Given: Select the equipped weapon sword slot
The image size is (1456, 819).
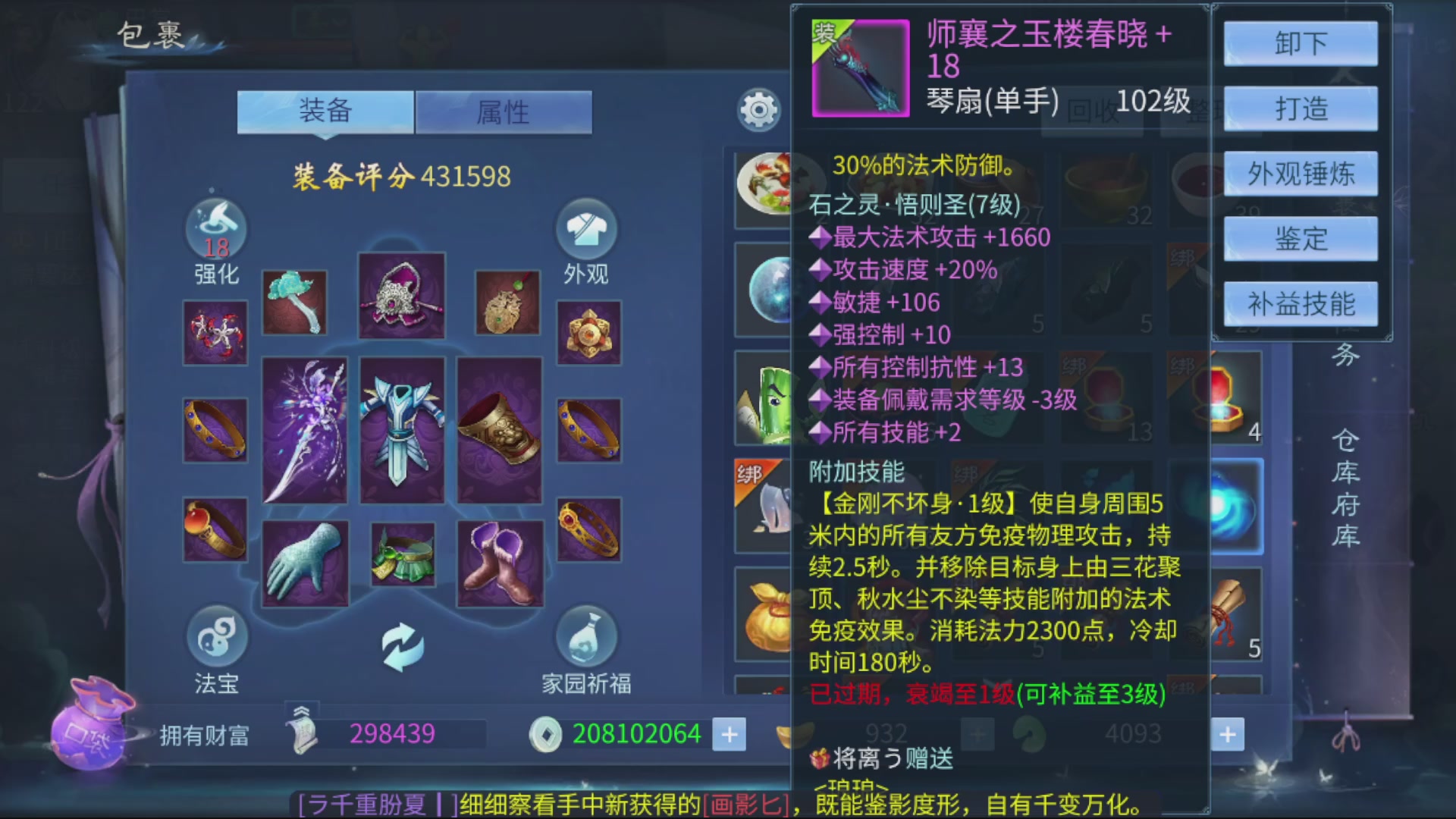Looking at the screenshot, I should point(306,428).
